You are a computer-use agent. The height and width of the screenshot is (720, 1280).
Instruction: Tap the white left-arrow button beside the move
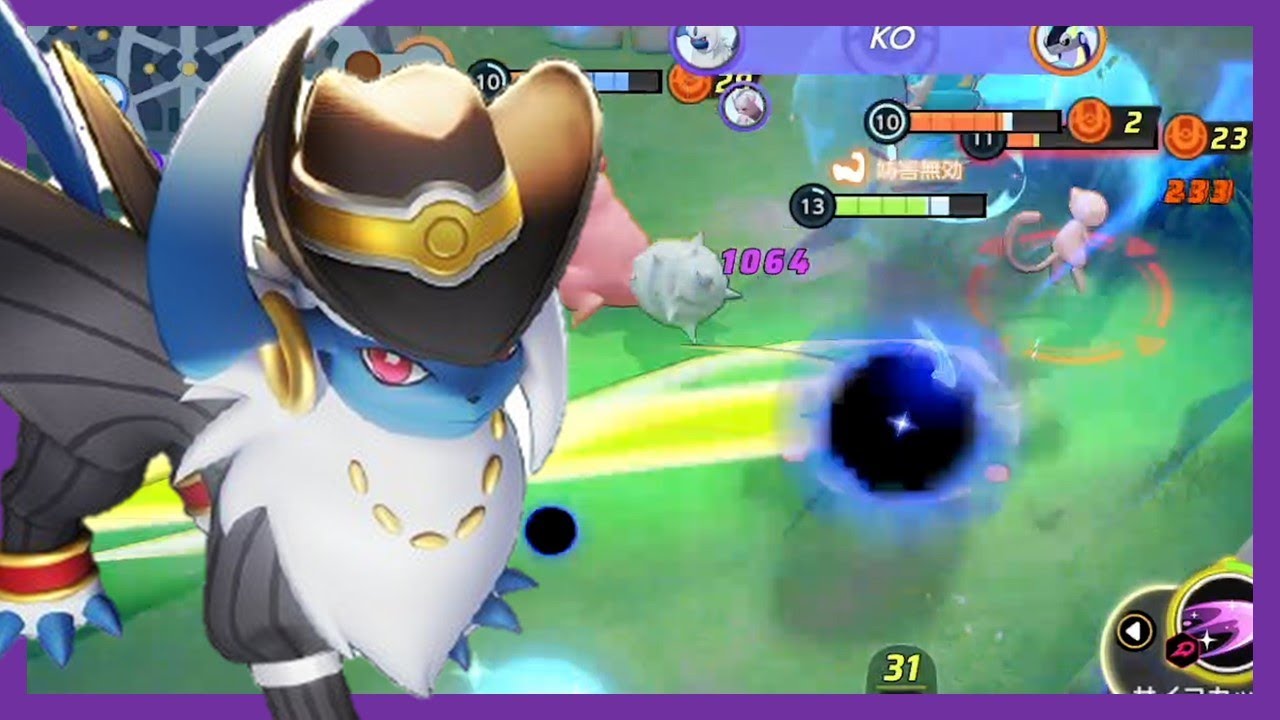click(1134, 631)
